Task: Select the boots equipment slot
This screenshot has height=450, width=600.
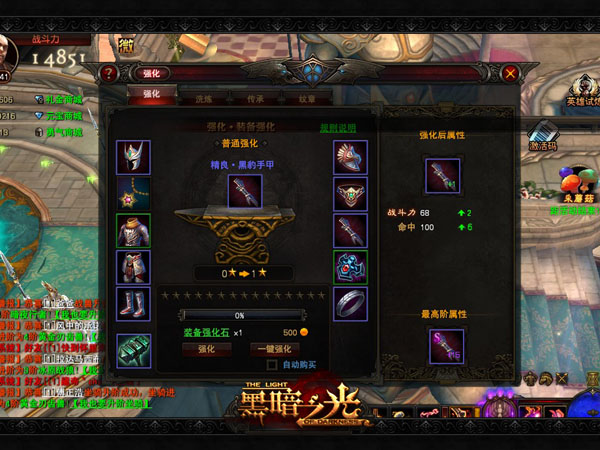Action: tap(133, 303)
